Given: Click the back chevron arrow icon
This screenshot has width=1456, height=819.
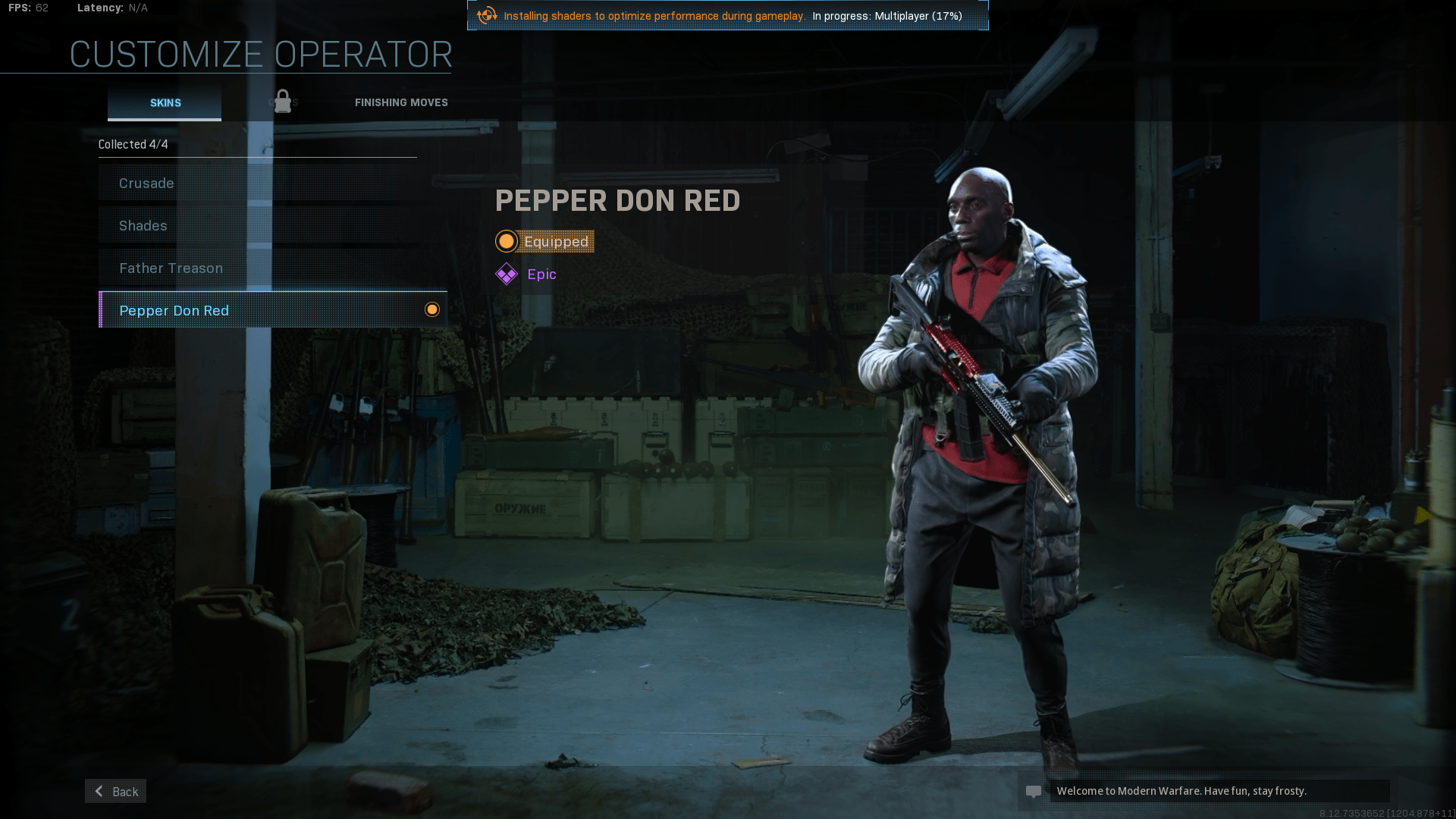Looking at the screenshot, I should tap(98, 791).
